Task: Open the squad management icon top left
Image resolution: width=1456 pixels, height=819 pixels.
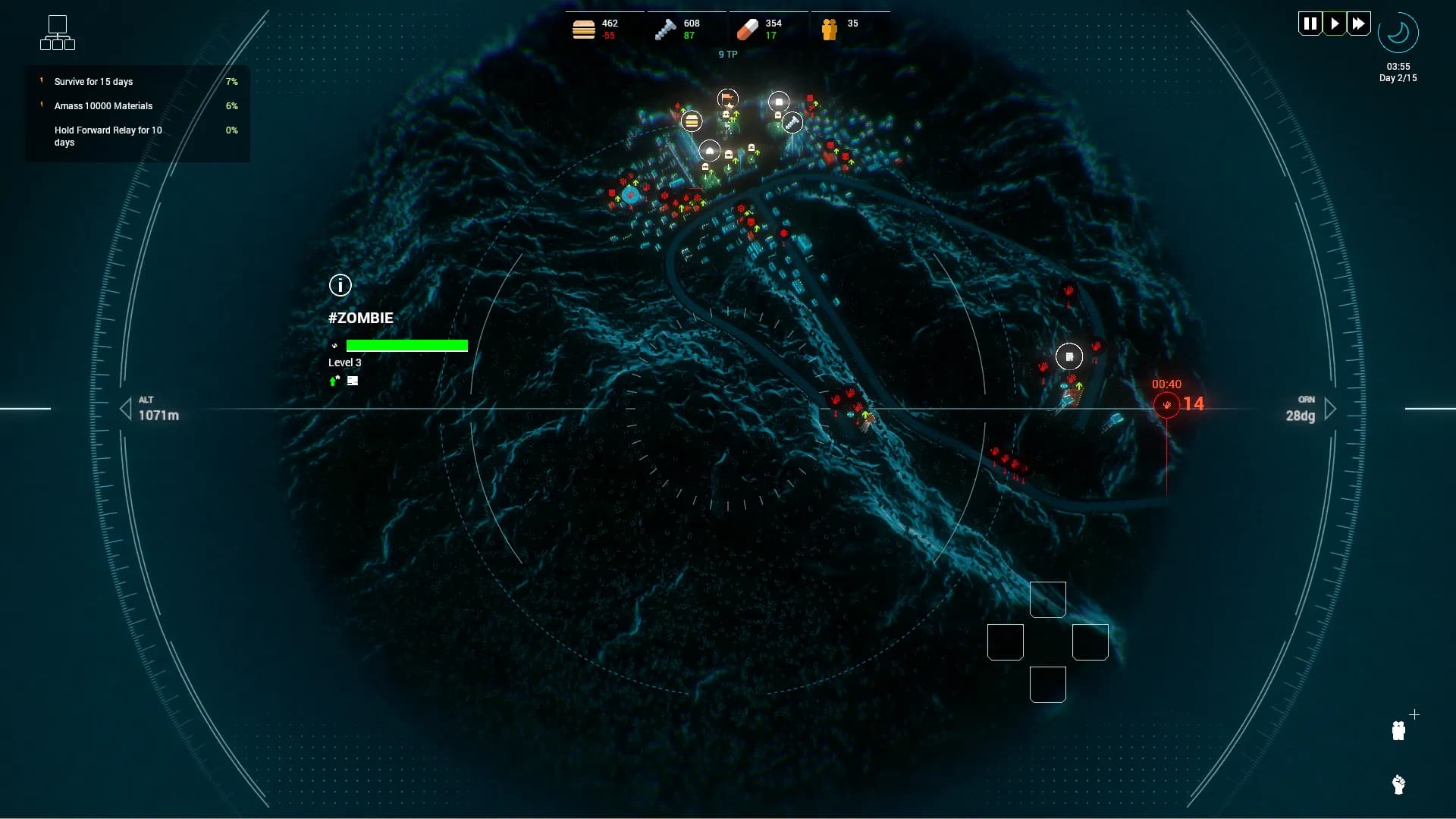Action: [58, 33]
